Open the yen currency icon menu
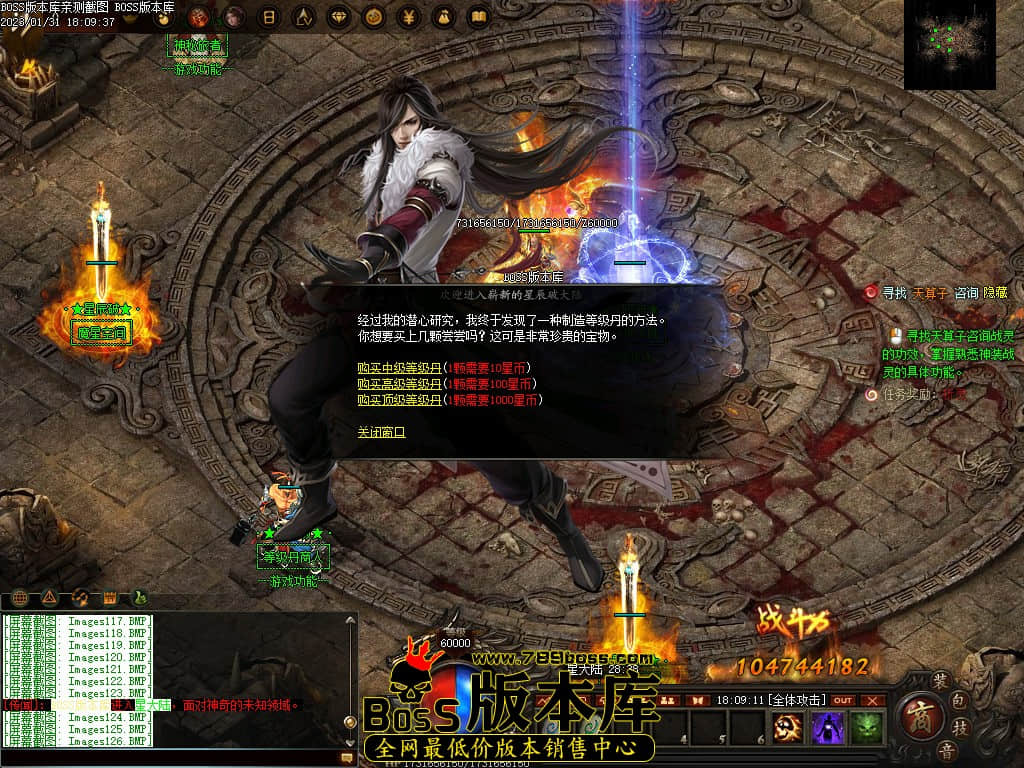The width and height of the screenshot is (1024, 768). (408, 17)
